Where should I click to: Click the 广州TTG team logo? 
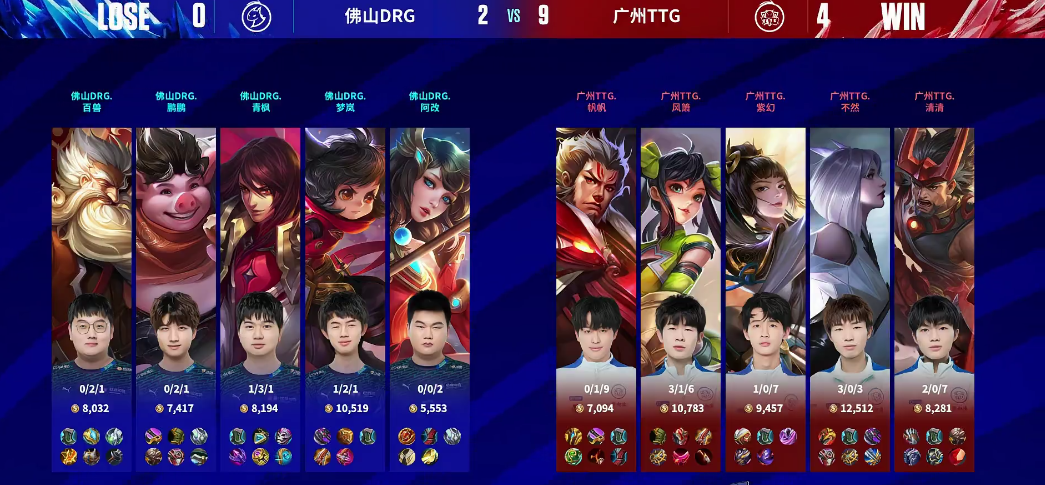click(770, 17)
